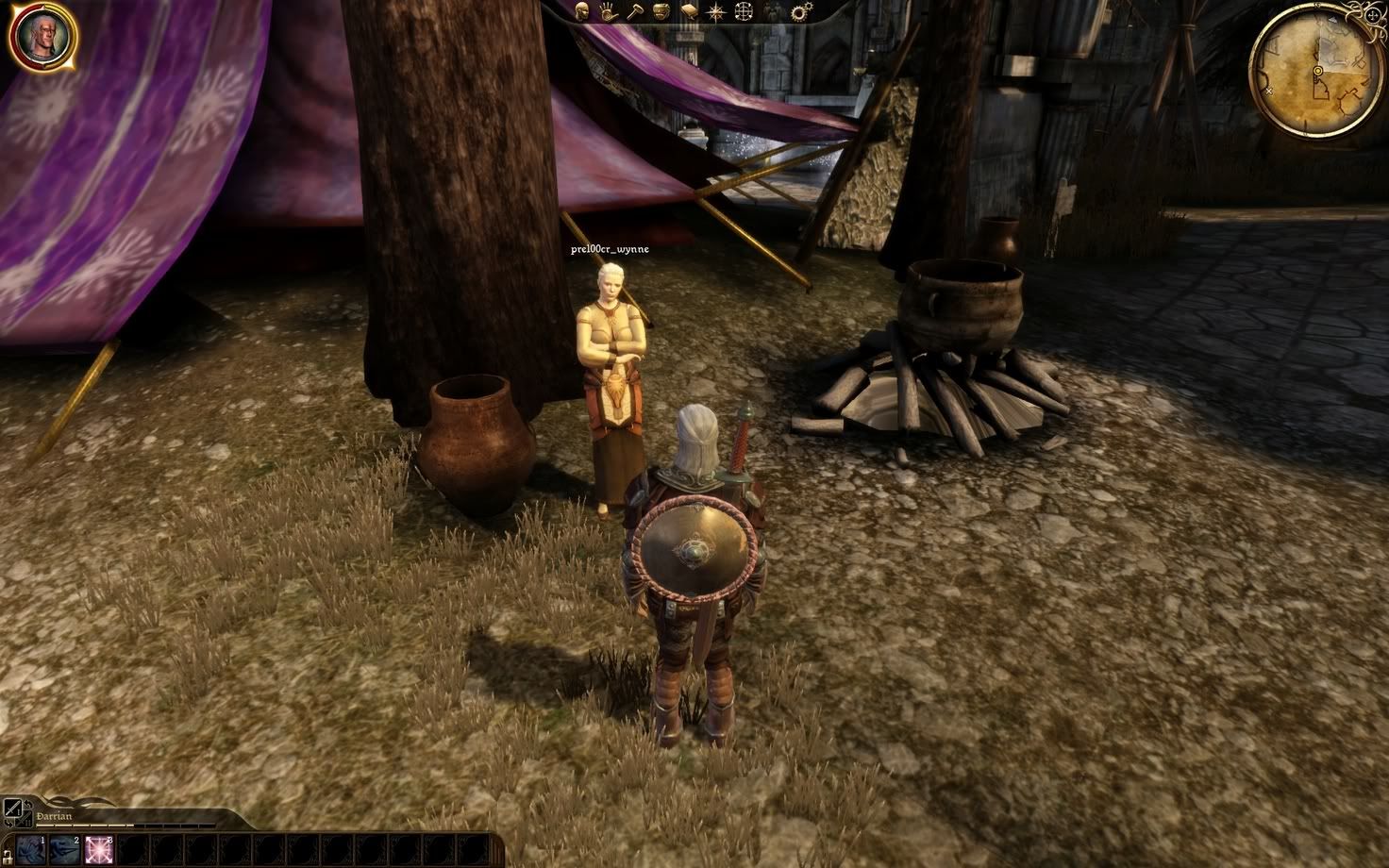Open the game options gear icon
Viewport: 1389px width, 868px height.
pos(801,12)
